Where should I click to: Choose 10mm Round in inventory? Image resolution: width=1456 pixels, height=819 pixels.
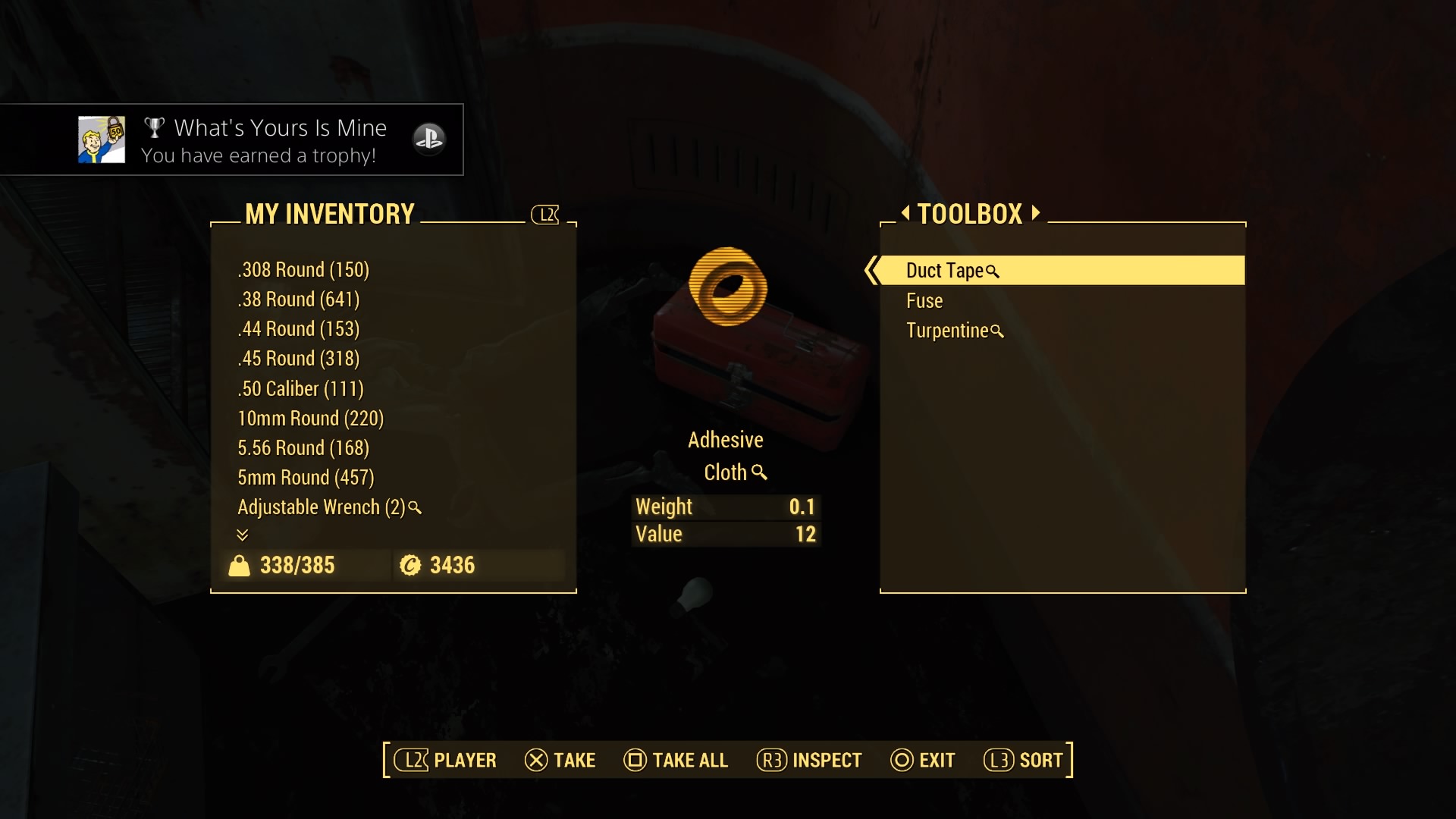pos(311,419)
